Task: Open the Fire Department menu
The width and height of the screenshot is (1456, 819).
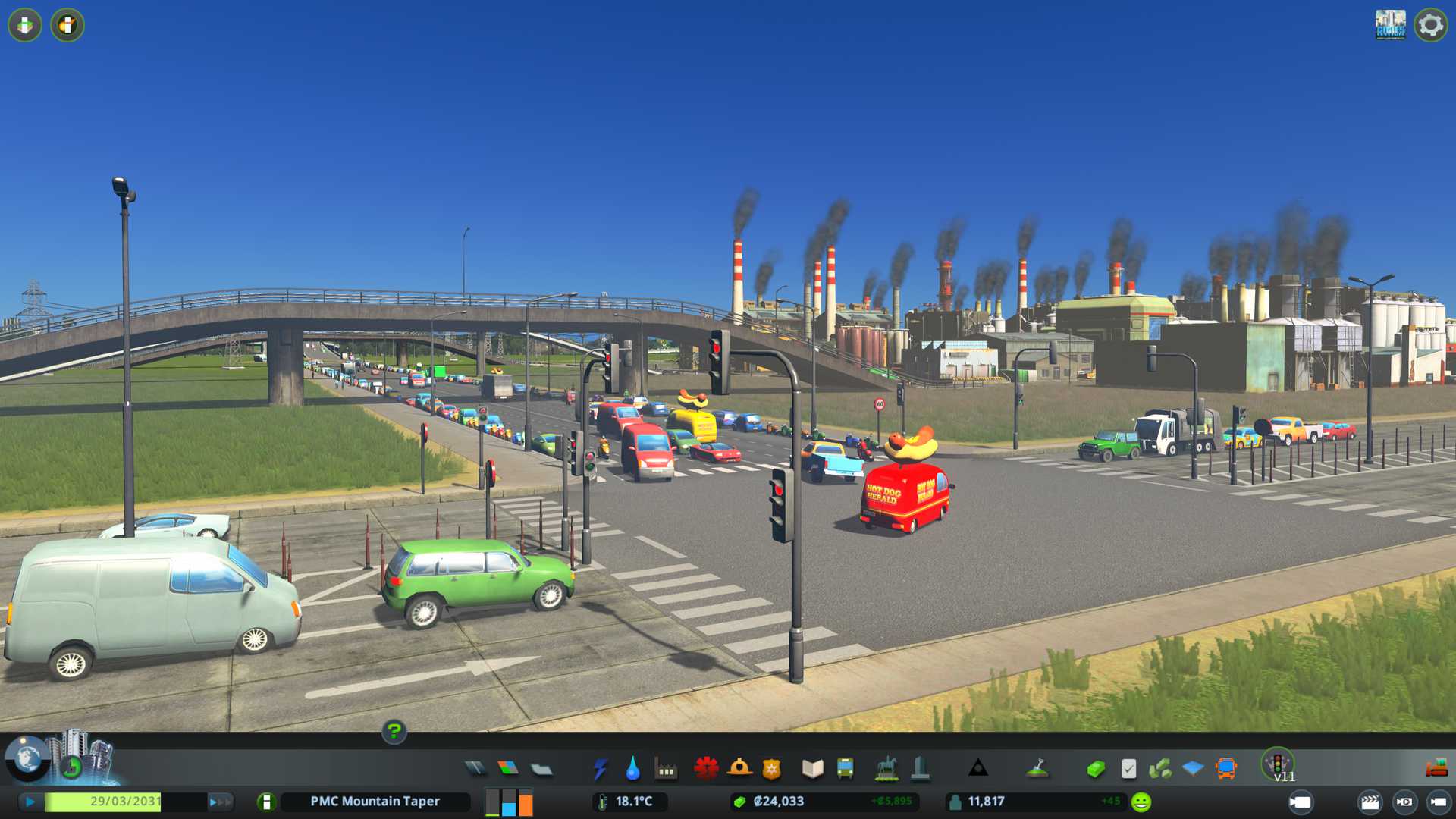Action: coord(739,769)
